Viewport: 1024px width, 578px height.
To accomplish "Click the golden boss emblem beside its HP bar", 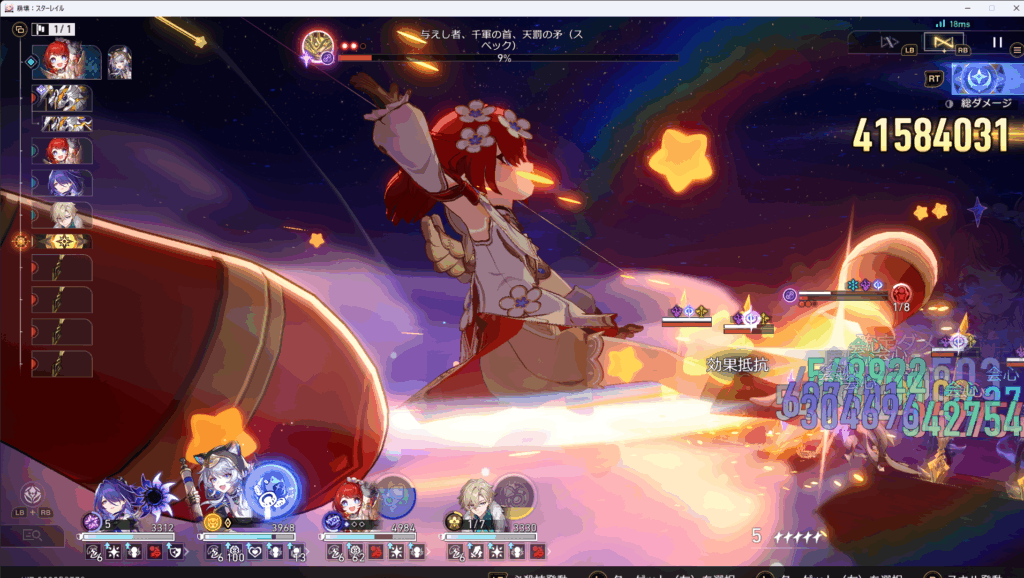I will pos(321,44).
